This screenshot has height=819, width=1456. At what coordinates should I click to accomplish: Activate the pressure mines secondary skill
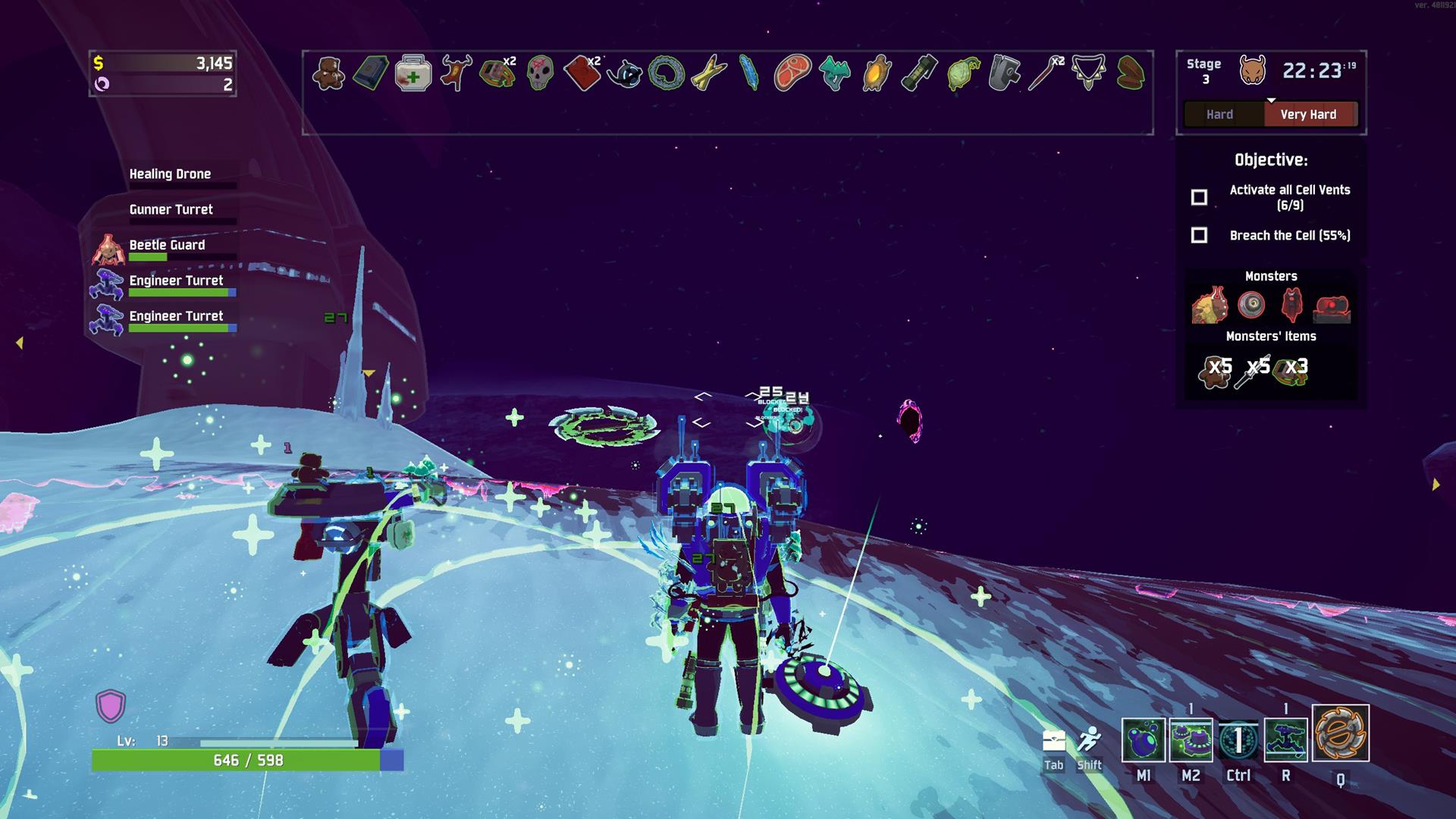point(1191,739)
